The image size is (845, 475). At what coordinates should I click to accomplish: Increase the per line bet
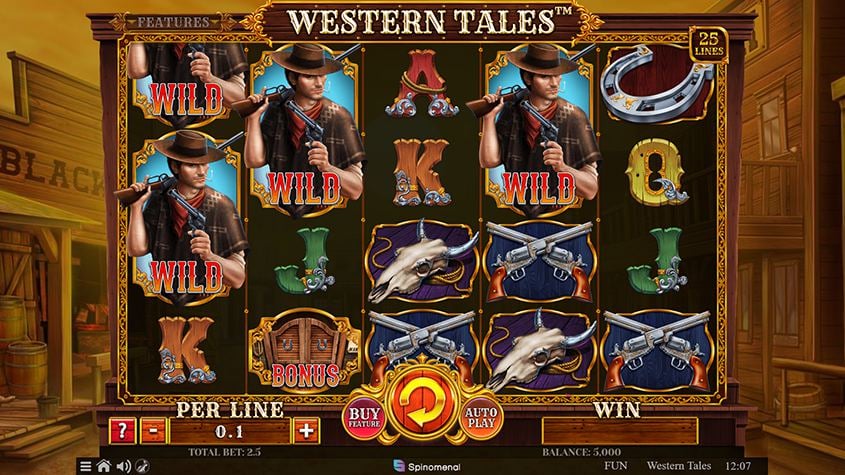point(305,430)
